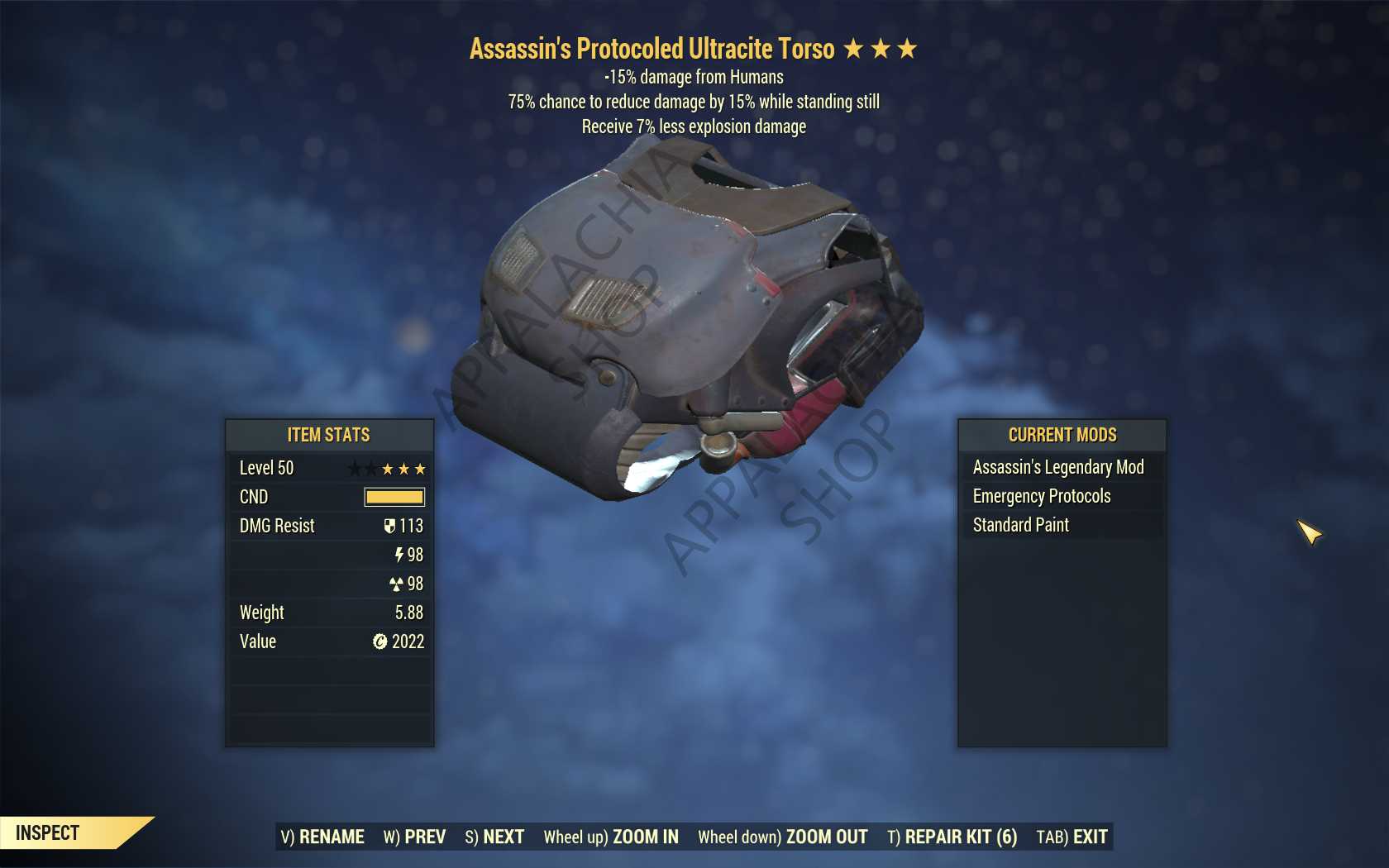Choose ZOOM IN on the bottom bar

pos(611,837)
